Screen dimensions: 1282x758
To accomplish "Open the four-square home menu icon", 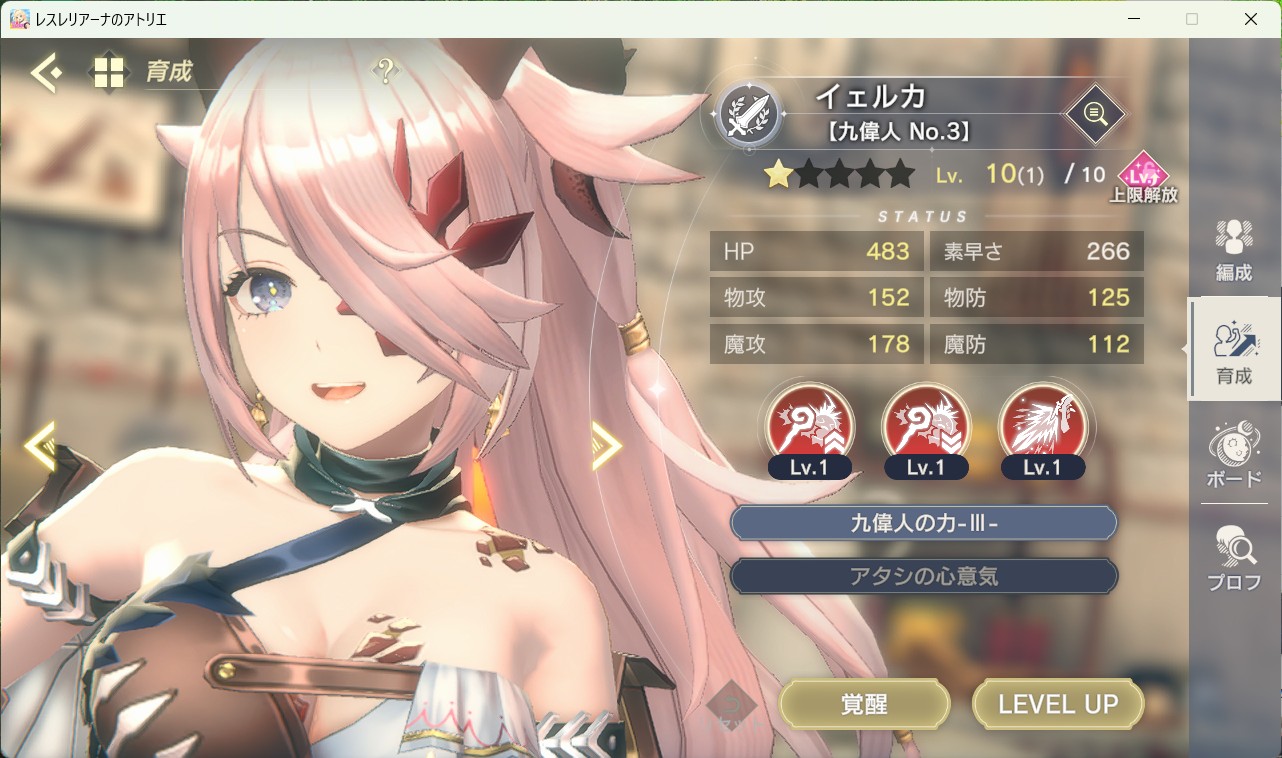I will coord(108,72).
